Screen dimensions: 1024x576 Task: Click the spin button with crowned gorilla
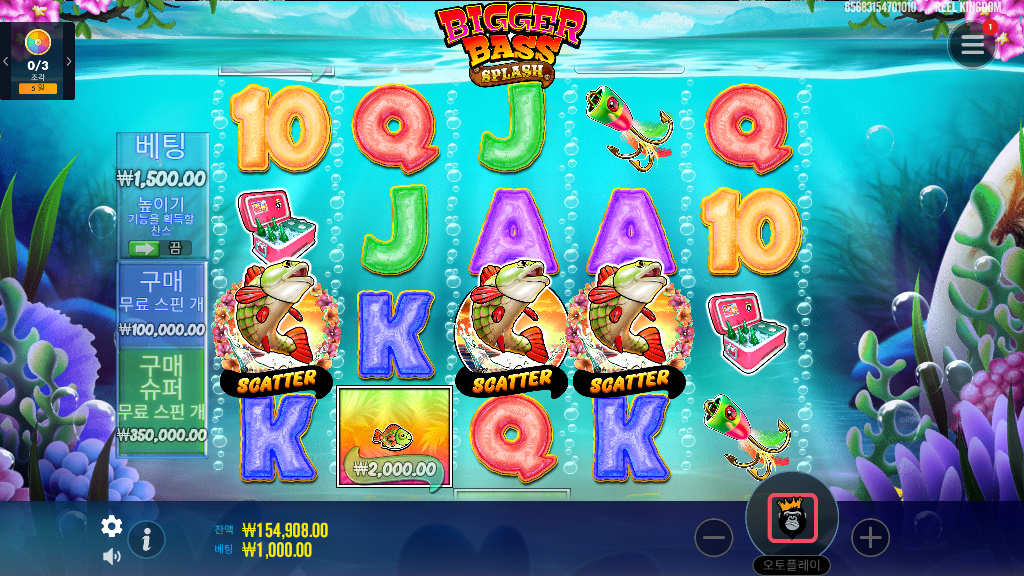(792, 518)
